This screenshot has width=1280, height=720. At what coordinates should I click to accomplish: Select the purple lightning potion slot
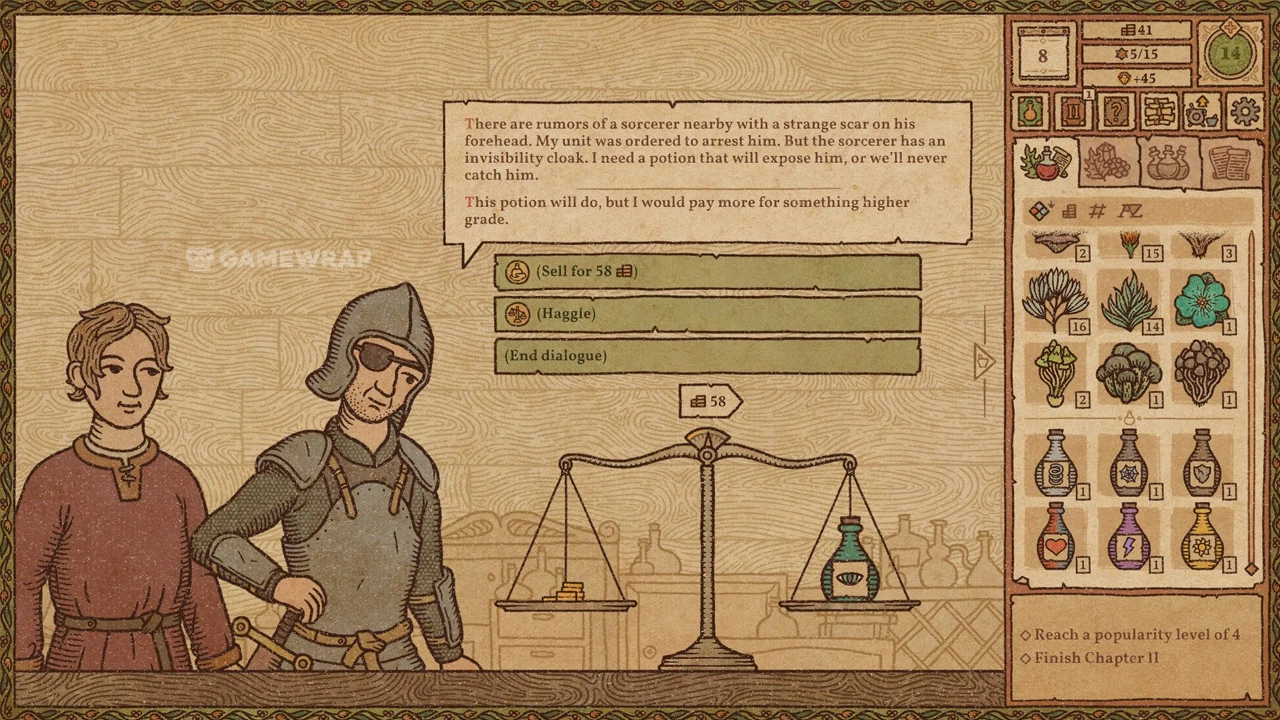(1128, 536)
